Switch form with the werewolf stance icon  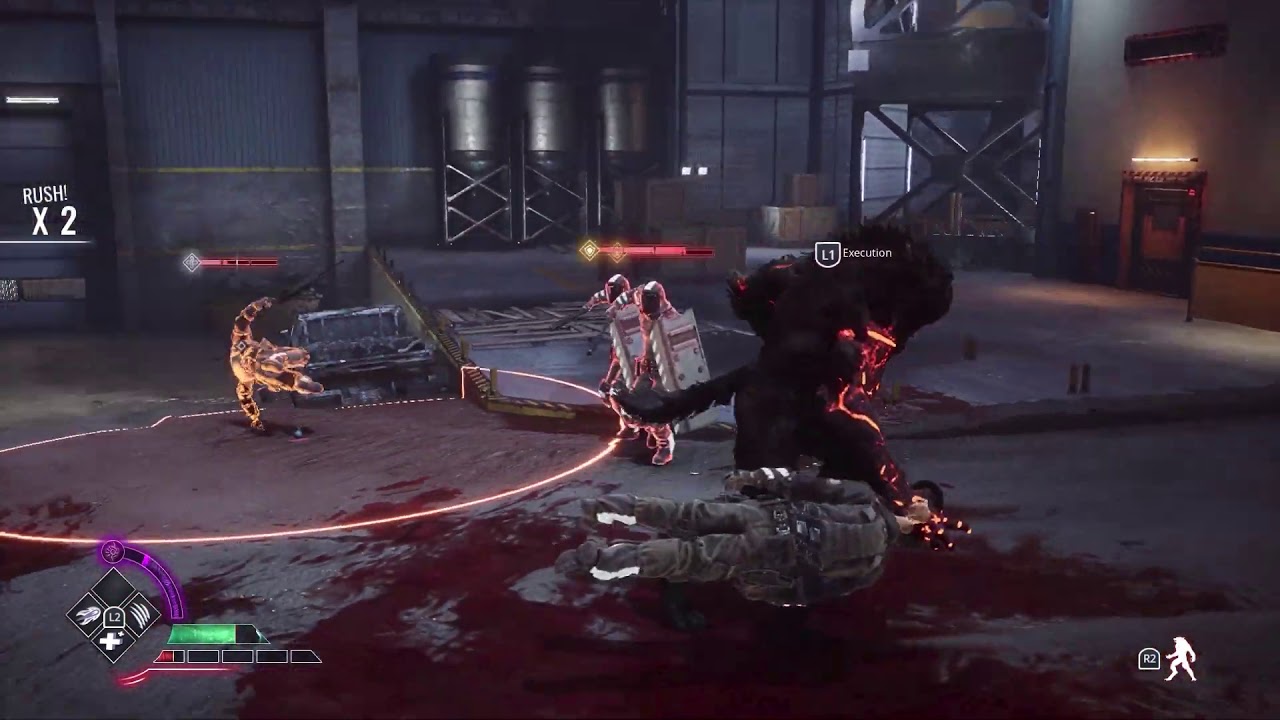pyautogui.click(x=1181, y=658)
